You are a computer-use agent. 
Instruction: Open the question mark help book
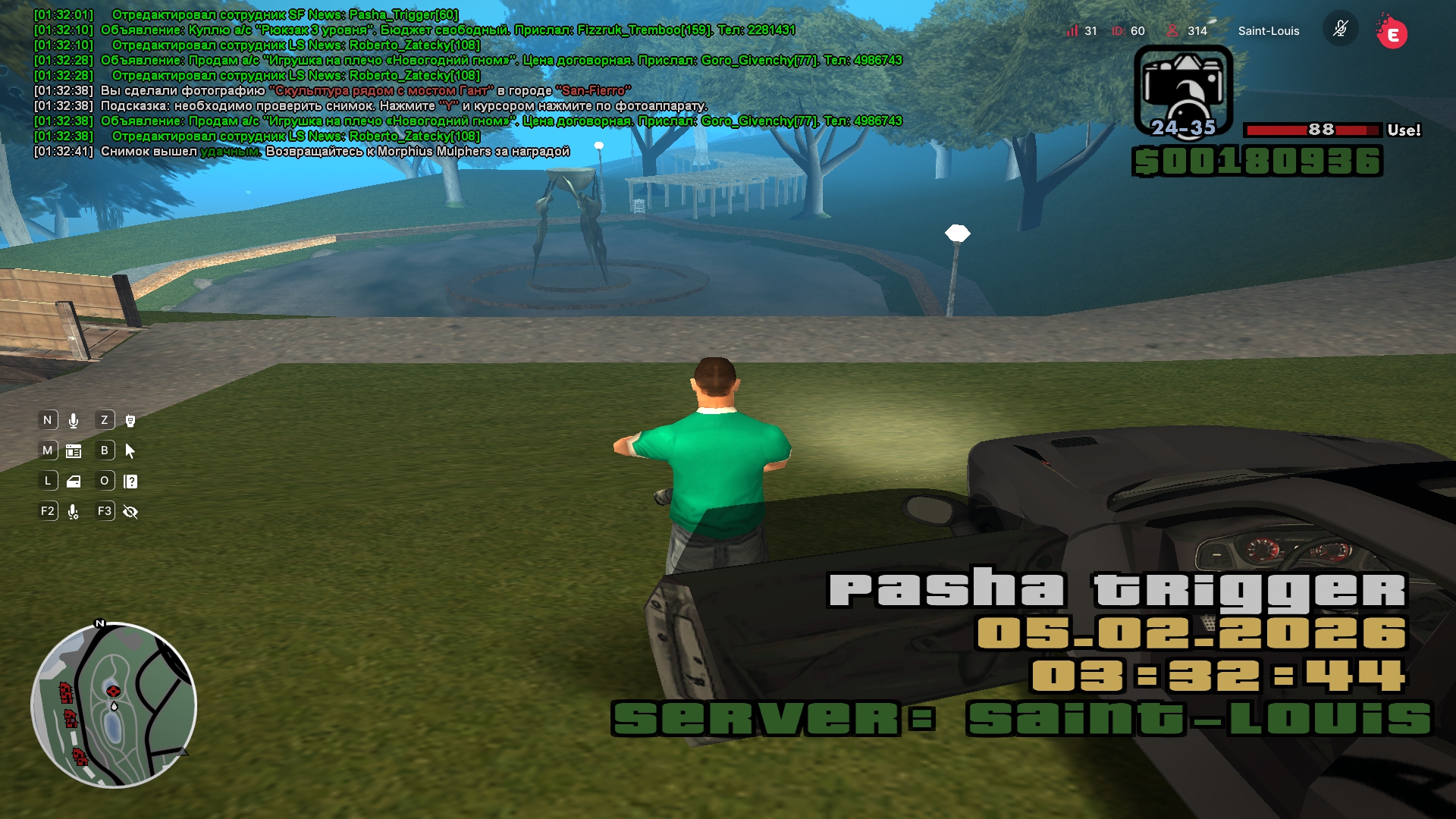(x=130, y=482)
